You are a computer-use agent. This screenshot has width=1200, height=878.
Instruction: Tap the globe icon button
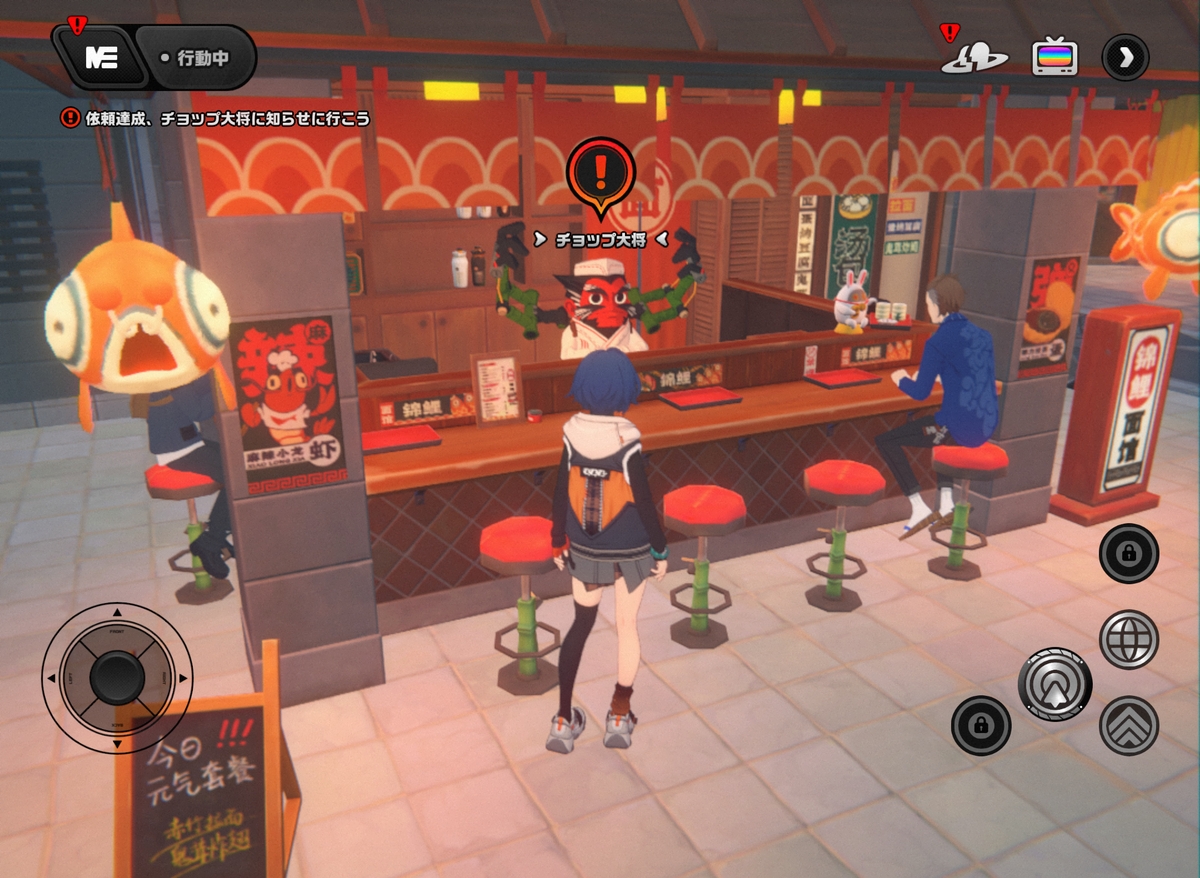[x=1129, y=639]
